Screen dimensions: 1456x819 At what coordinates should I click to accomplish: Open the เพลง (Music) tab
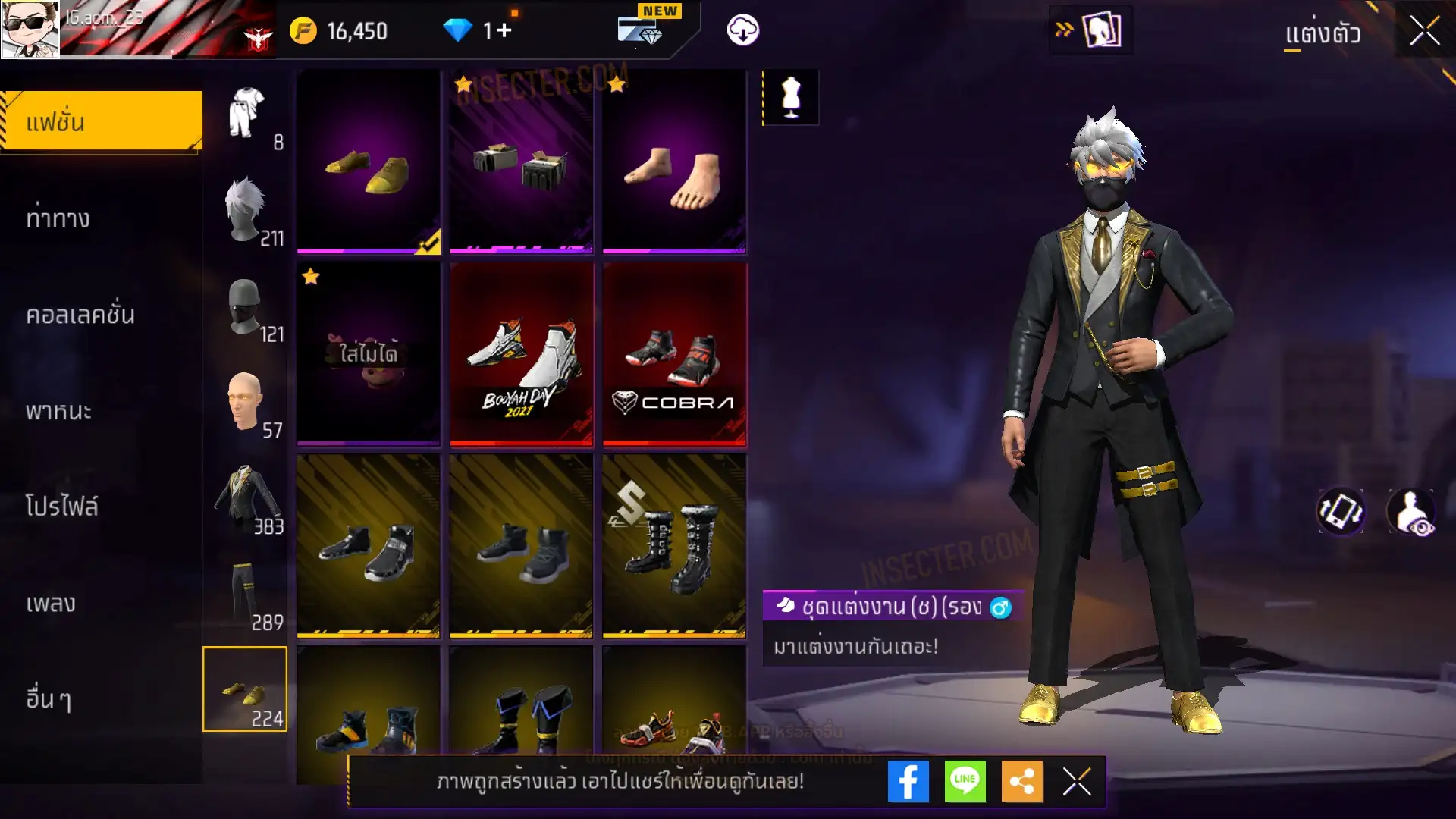[51, 603]
